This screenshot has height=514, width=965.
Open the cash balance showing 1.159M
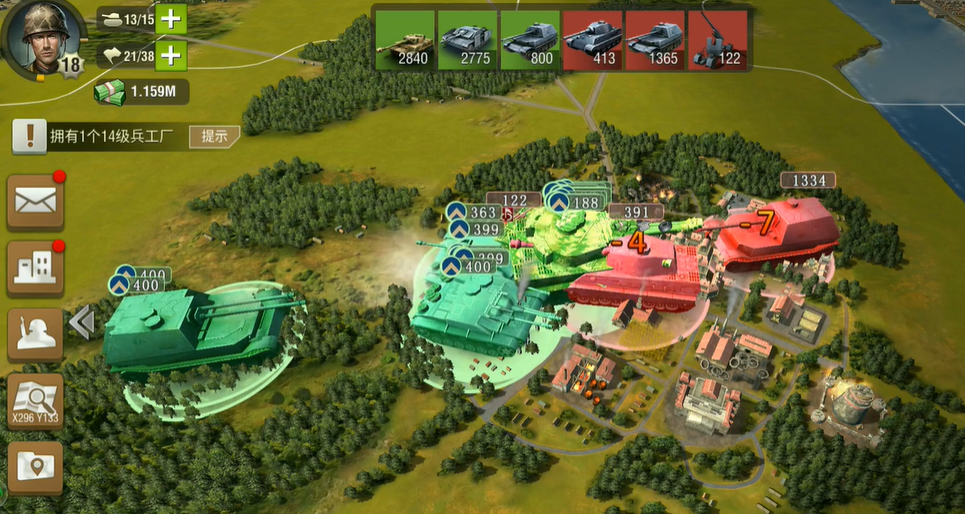click(x=141, y=92)
